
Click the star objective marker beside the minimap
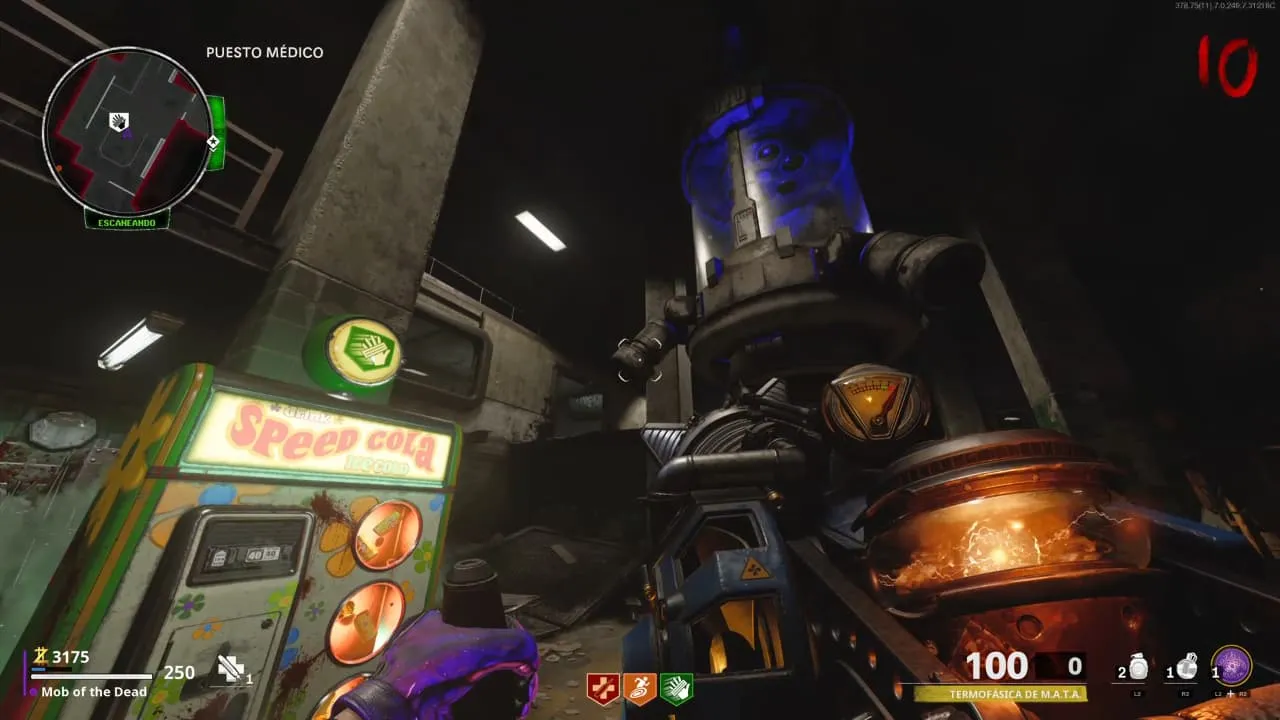pos(213,142)
